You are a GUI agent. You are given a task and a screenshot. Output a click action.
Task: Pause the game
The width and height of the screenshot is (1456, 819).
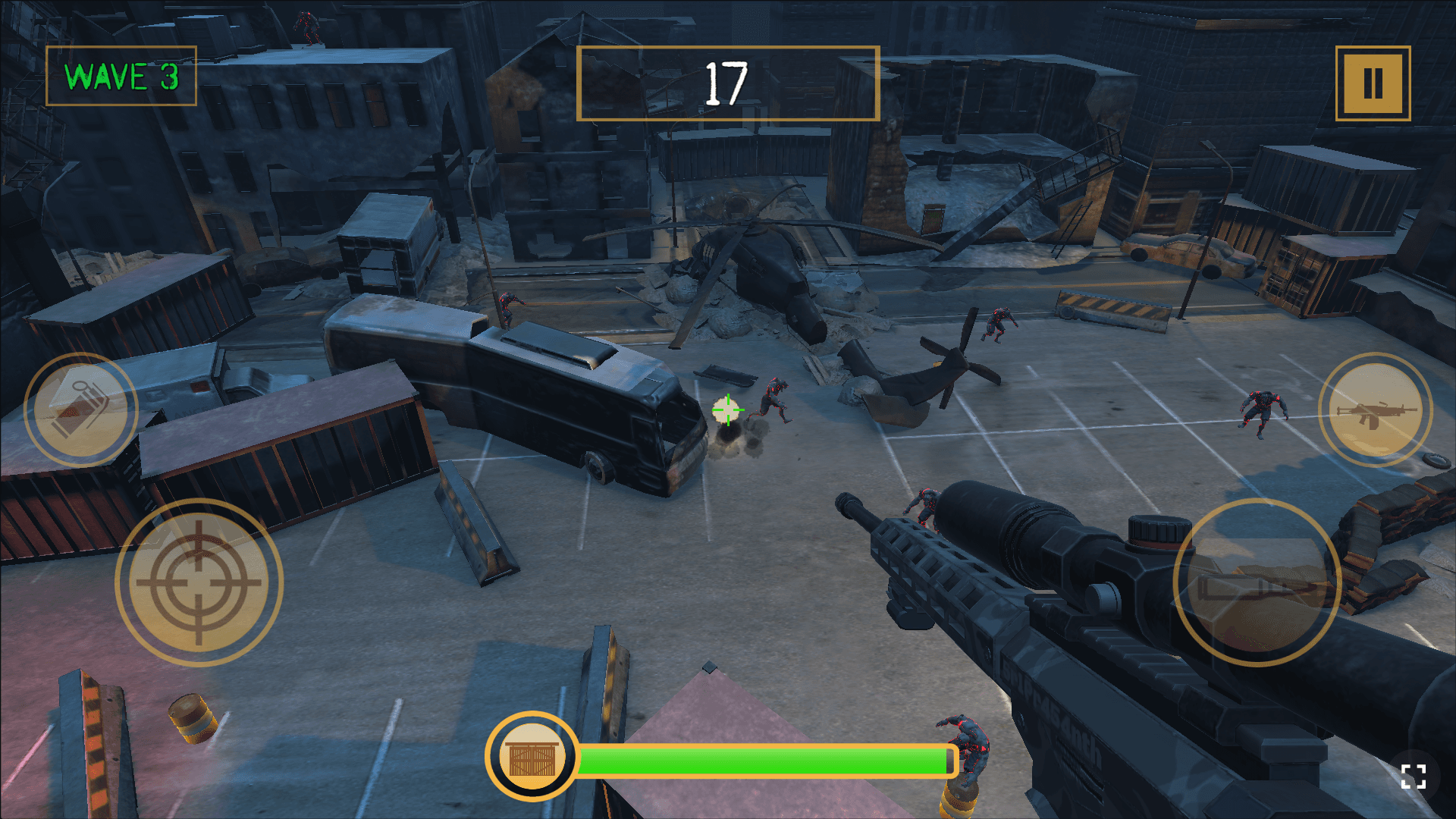click(x=1373, y=83)
